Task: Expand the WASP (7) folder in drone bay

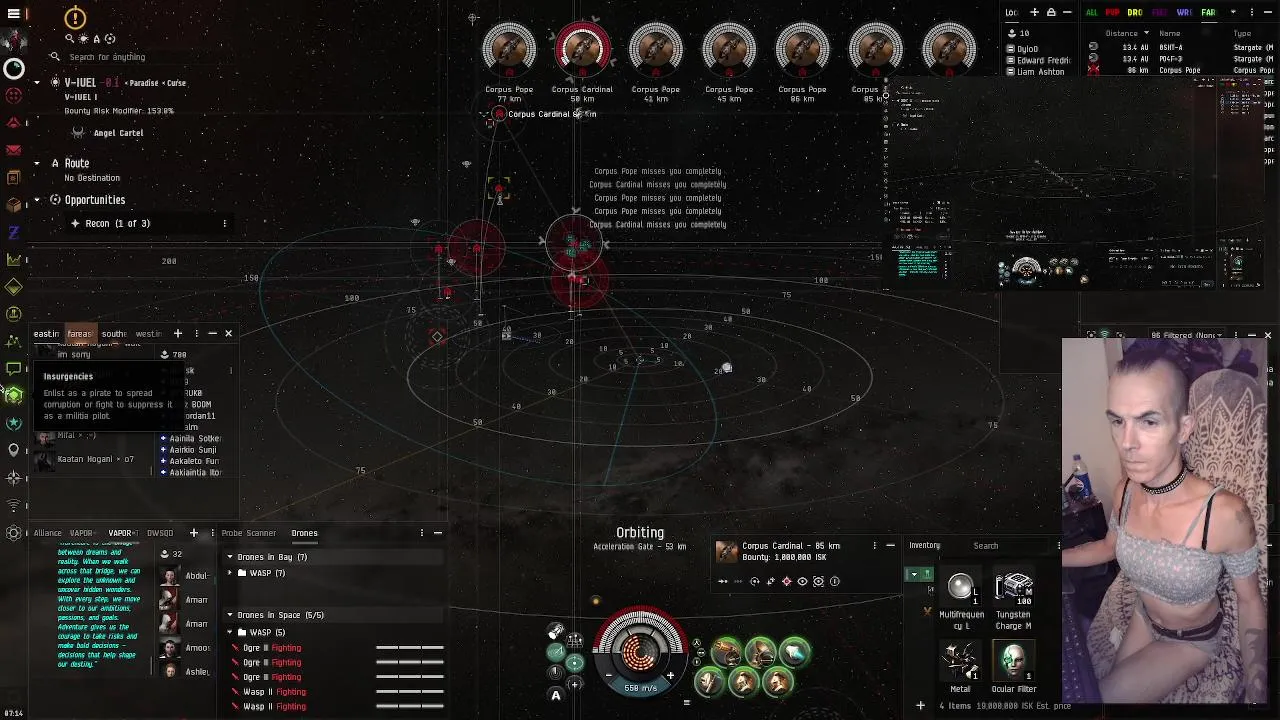Action: (x=241, y=573)
